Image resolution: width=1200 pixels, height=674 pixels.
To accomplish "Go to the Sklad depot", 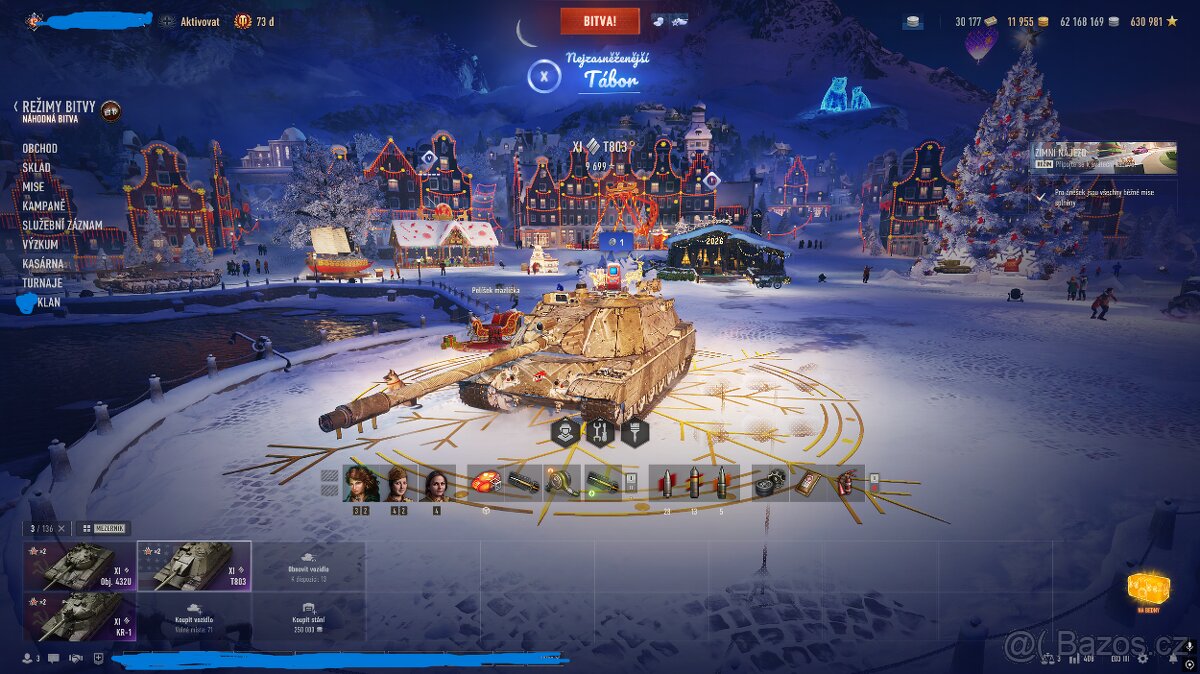I will [x=36, y=168].
